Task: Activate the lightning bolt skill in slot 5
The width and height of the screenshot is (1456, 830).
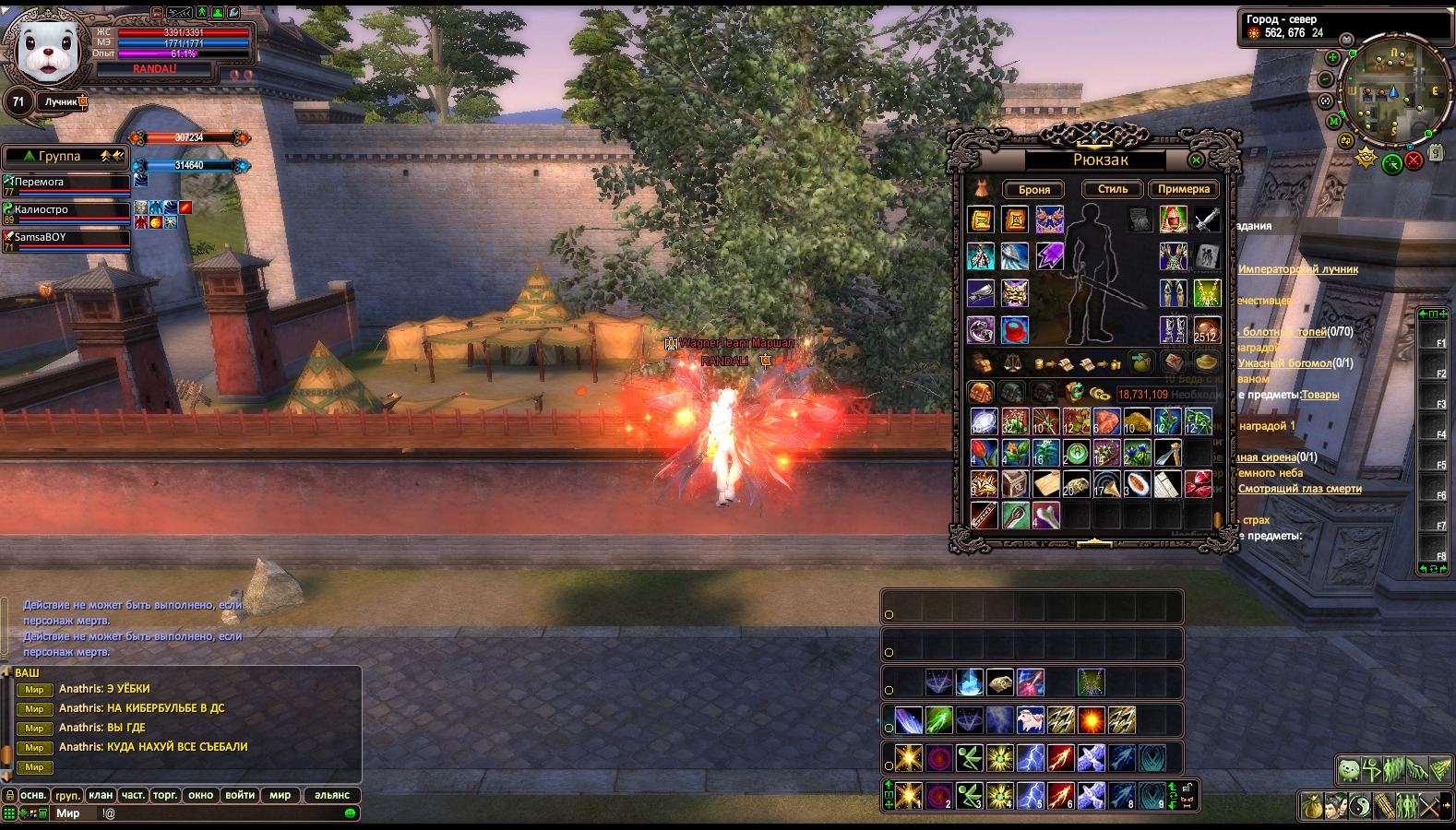Action: (1031, 795)
